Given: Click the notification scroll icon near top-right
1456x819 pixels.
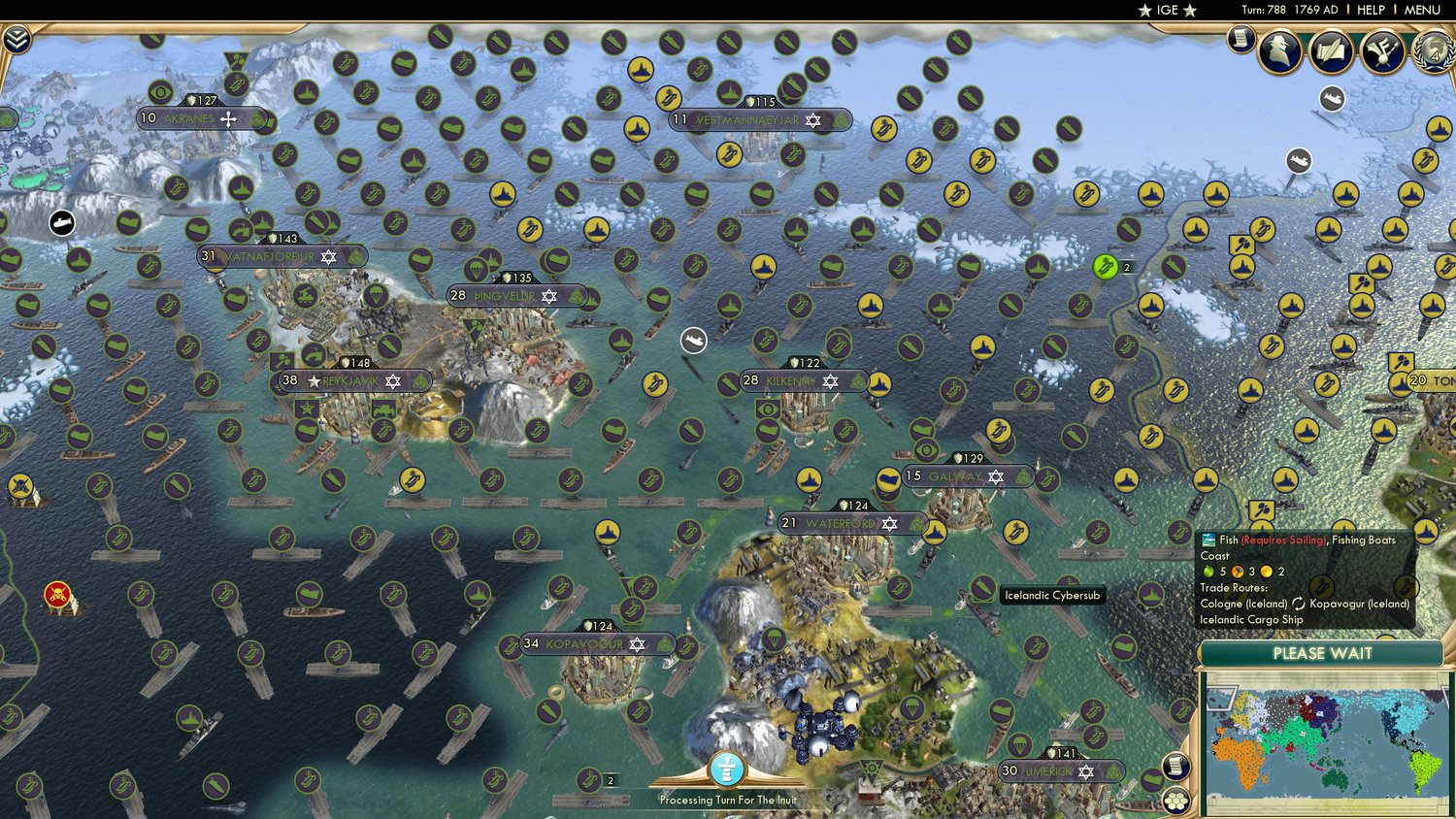Looking at the screenshot, I should point(1240,41).
